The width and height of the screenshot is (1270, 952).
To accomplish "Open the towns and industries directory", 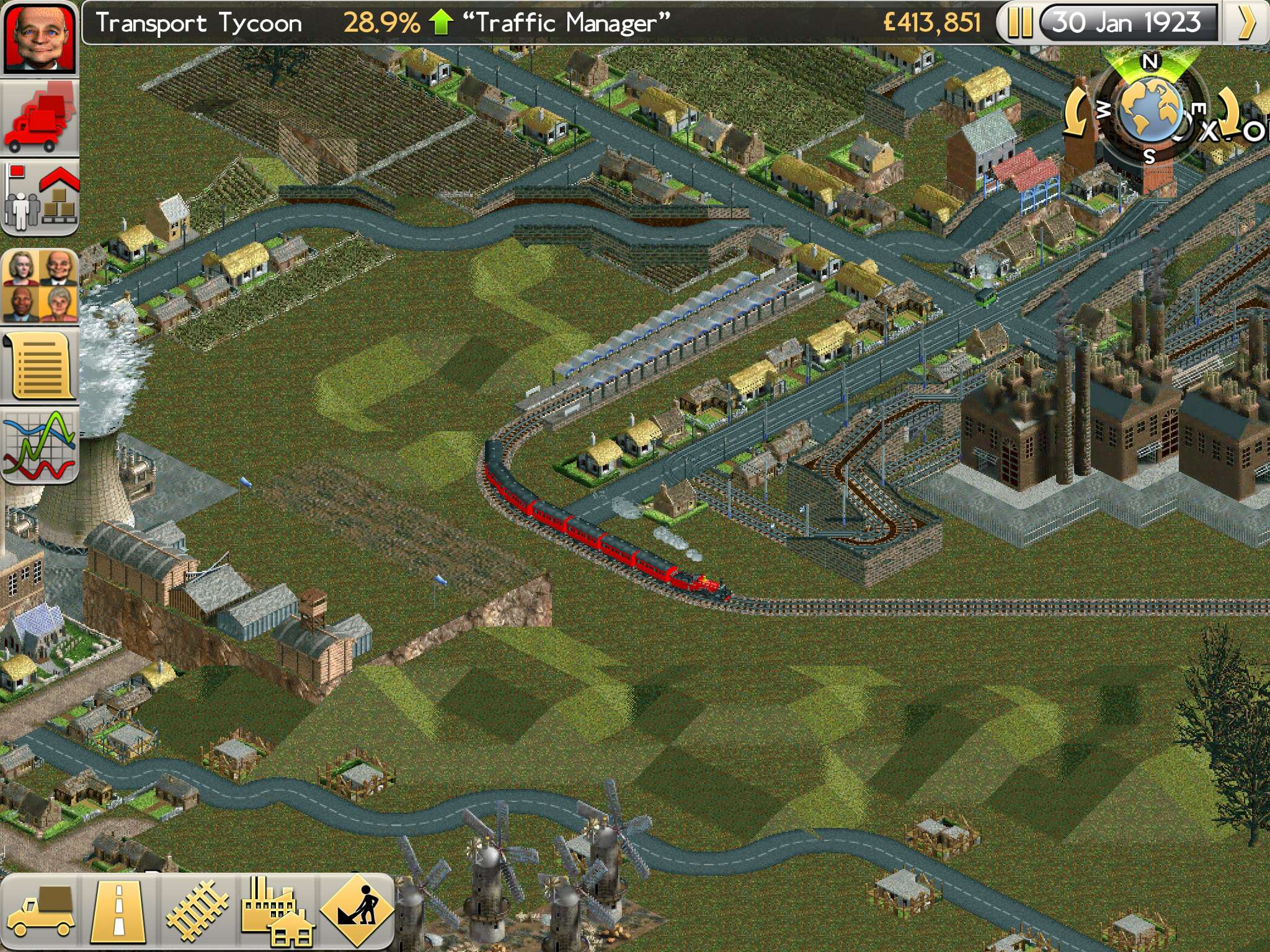I will tap(40, 198).
